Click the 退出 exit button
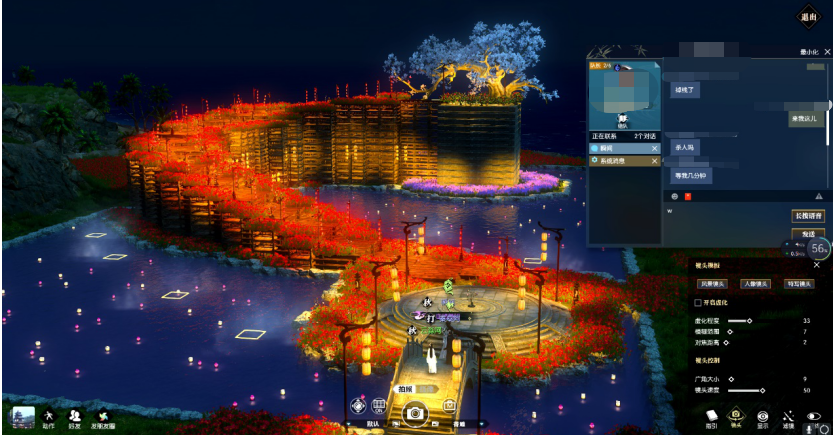 tap(808, 16)
